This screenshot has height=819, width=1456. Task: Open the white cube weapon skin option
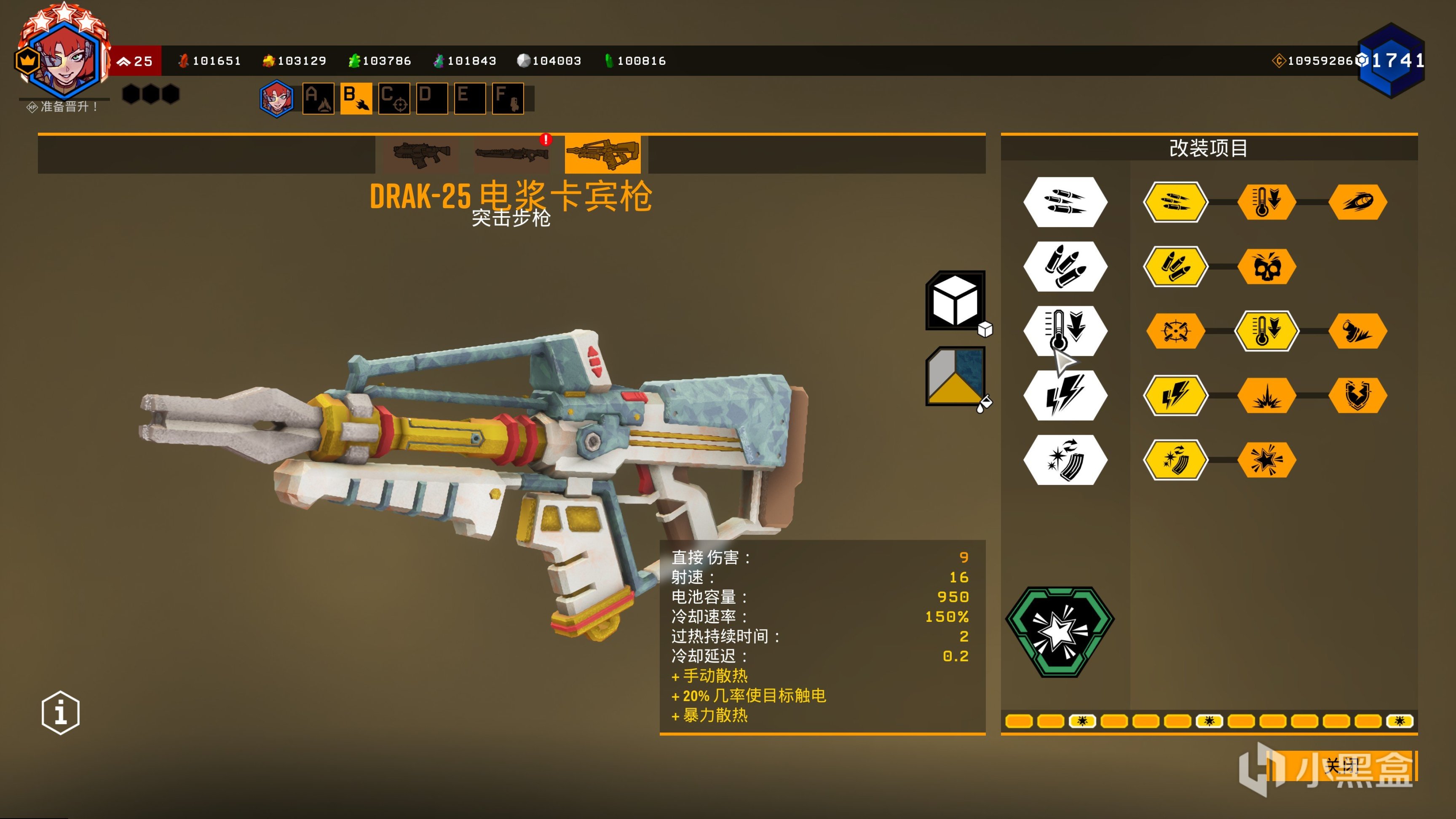[955, 301]
